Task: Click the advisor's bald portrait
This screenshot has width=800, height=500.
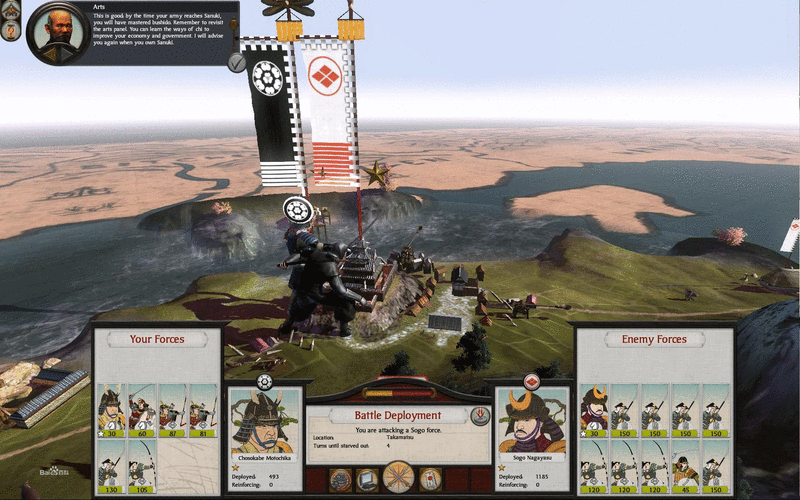Action: click(60, 31)
